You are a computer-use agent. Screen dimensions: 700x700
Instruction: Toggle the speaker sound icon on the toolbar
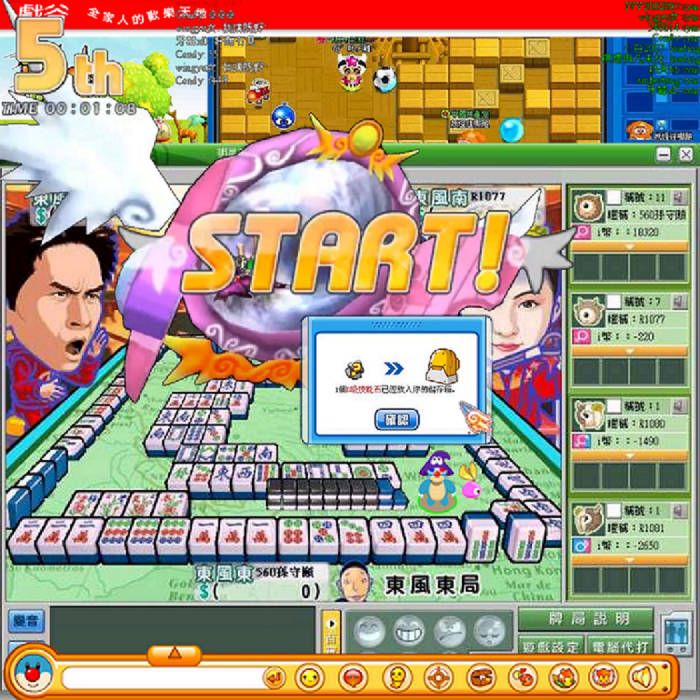click(640, 676)
